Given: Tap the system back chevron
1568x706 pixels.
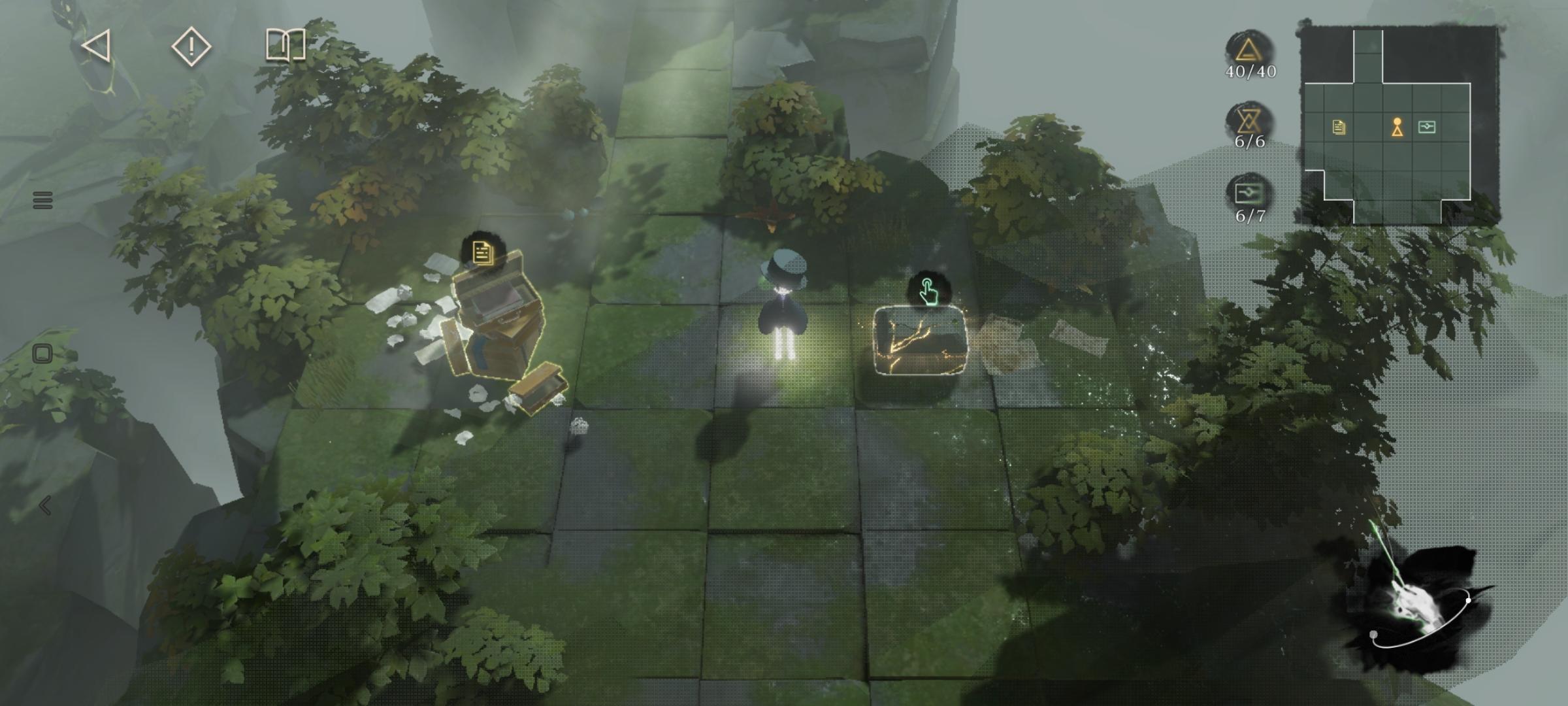Looking at the screenshot, I should coord(44,505).
